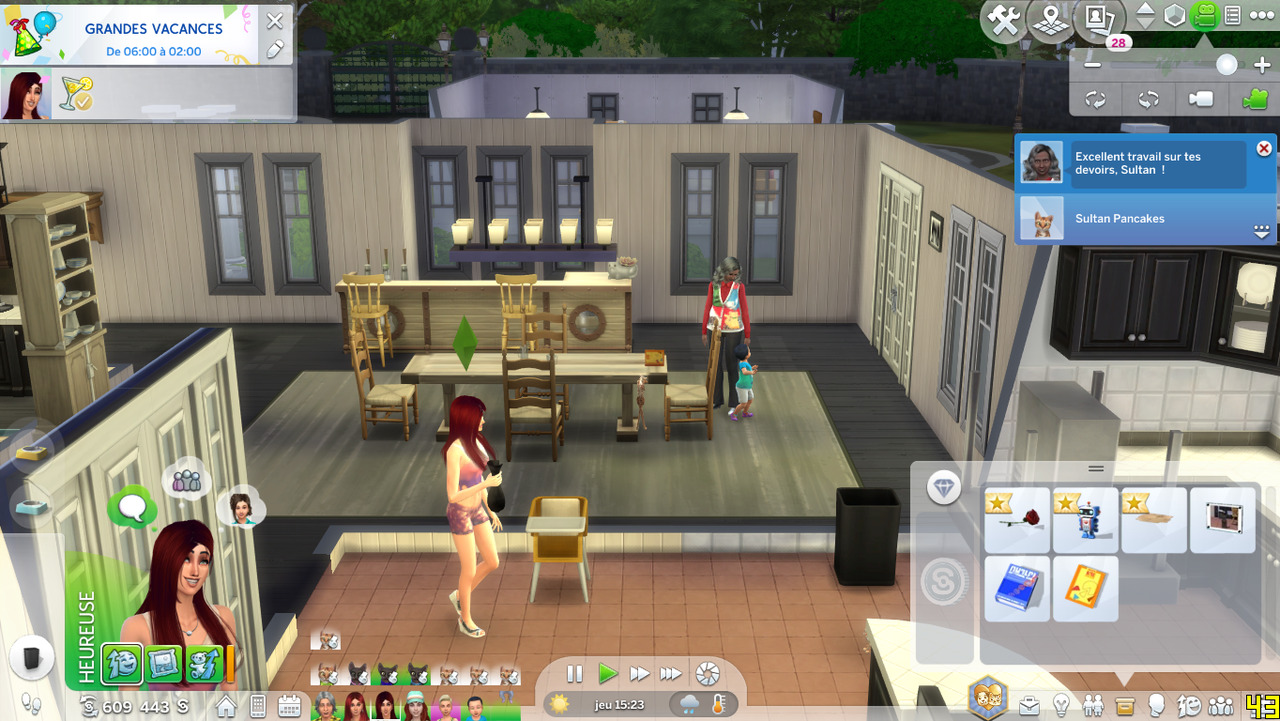The height and width of the screenshot is (721, 1280).
Task: Open the Relationships panel
Action: click(x=1093, y=706)
